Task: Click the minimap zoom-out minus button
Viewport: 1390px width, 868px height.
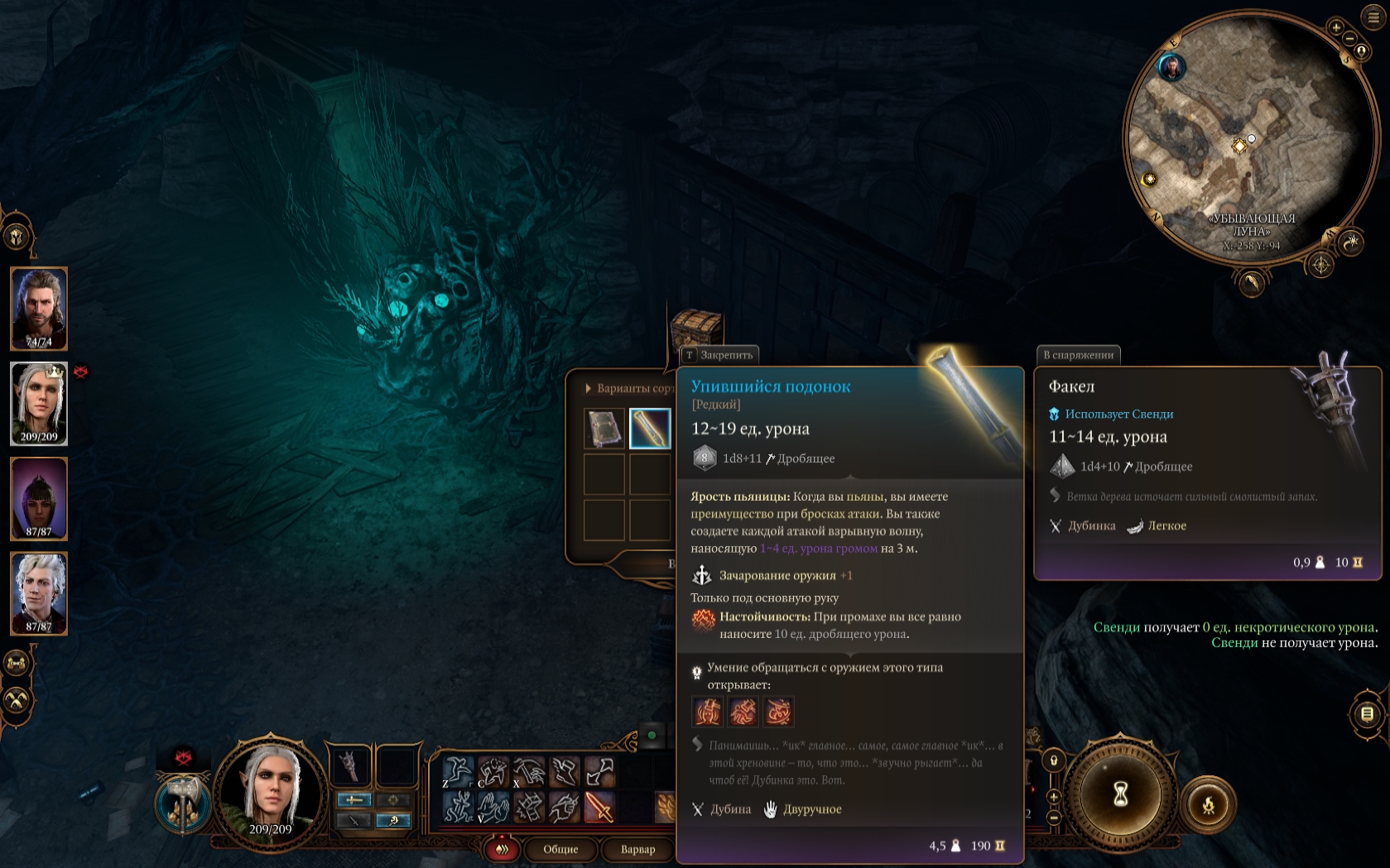Action: [1349, 39]
